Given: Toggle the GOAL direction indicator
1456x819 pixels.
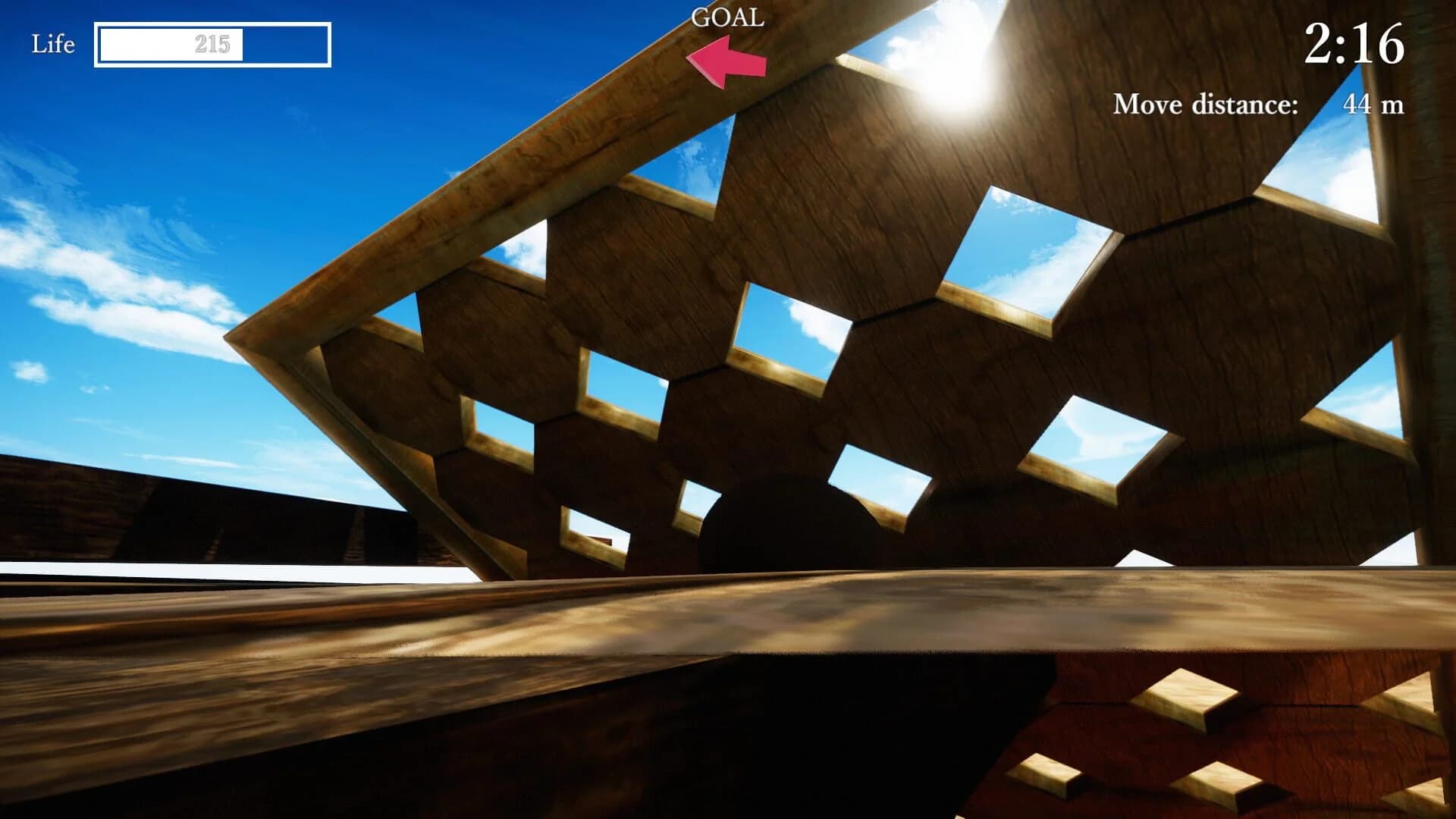Looking at the screenshot, I should [724, 61].
